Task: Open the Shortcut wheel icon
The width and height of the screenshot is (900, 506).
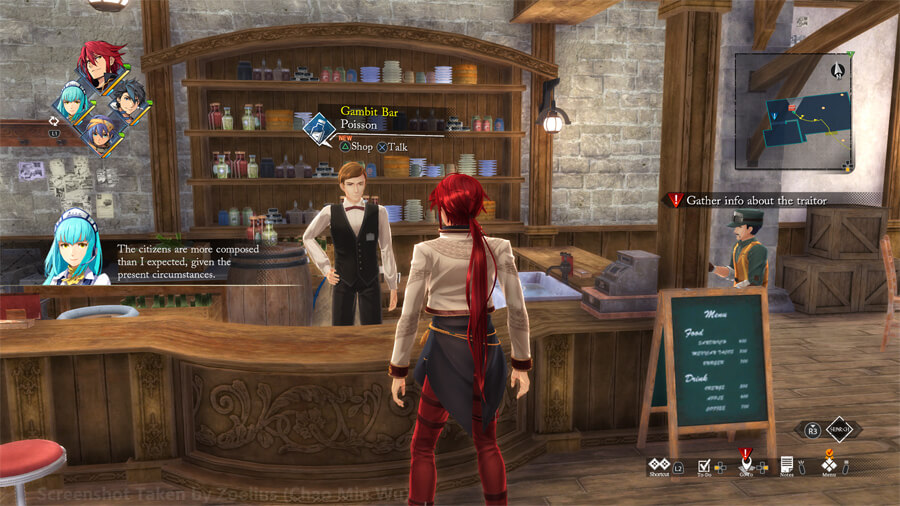Action: pos(658,465)
